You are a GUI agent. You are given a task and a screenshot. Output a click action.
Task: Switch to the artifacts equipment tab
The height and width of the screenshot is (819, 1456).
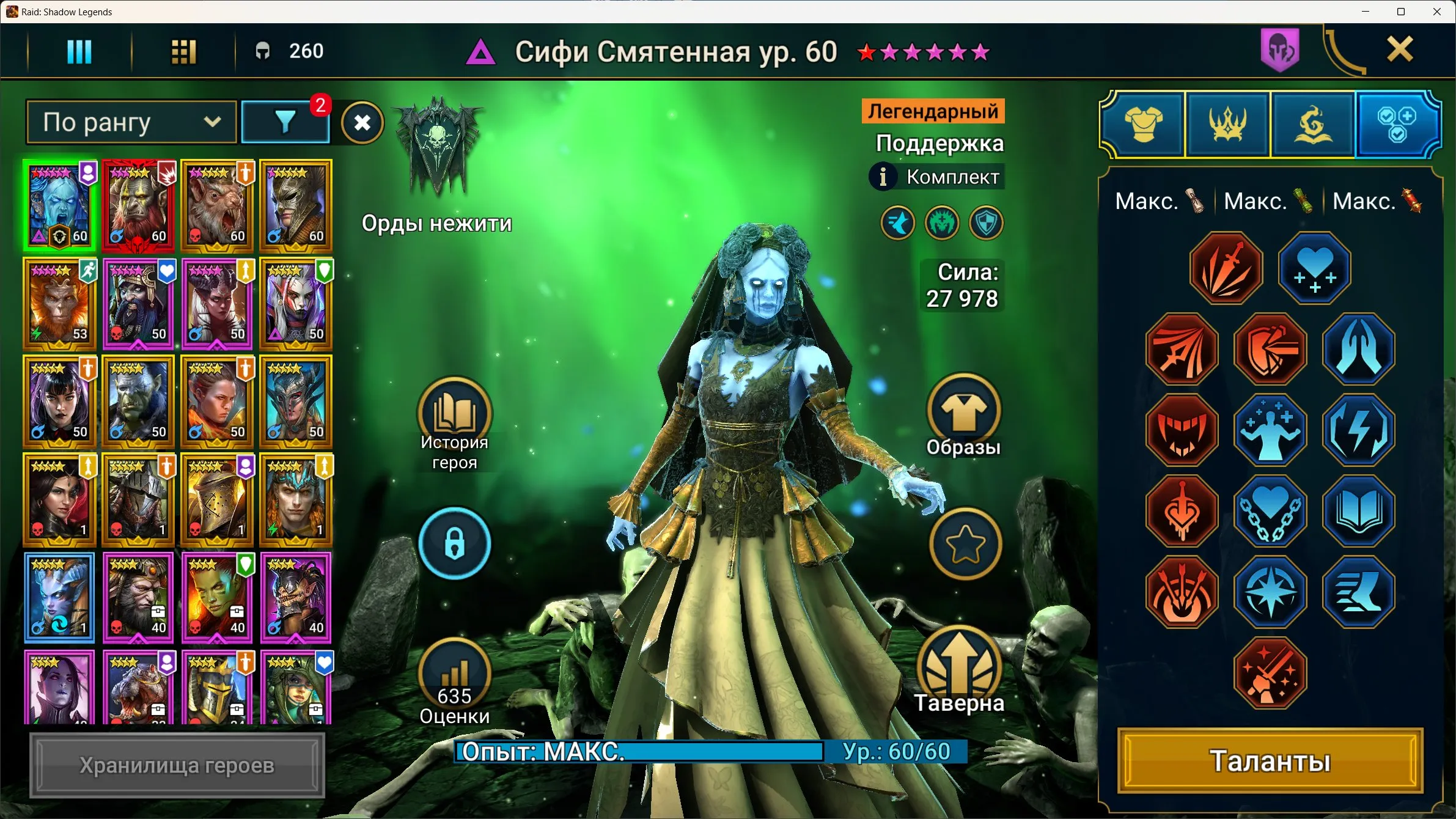click(1144, 124)
